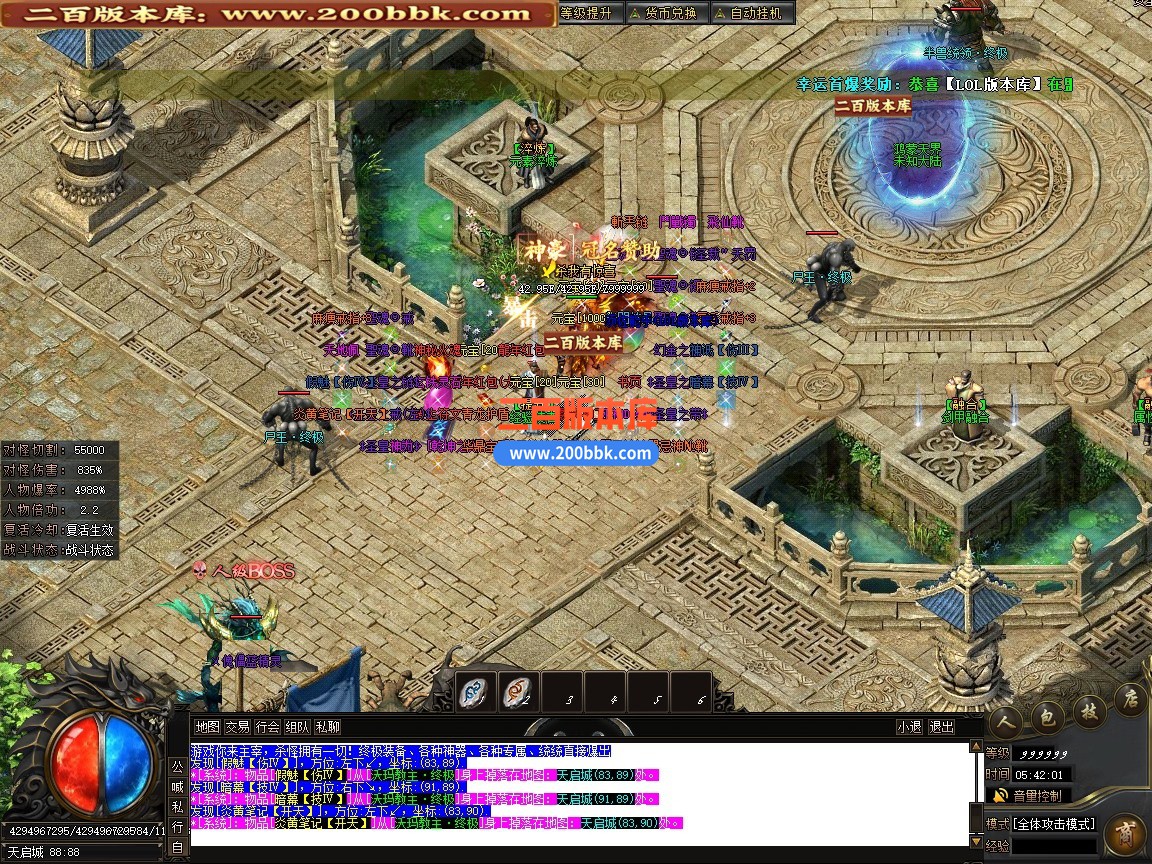Screen dimensions: 1152x864
Task: Open the 包 bag inventory
Action: coord(1047,713)
